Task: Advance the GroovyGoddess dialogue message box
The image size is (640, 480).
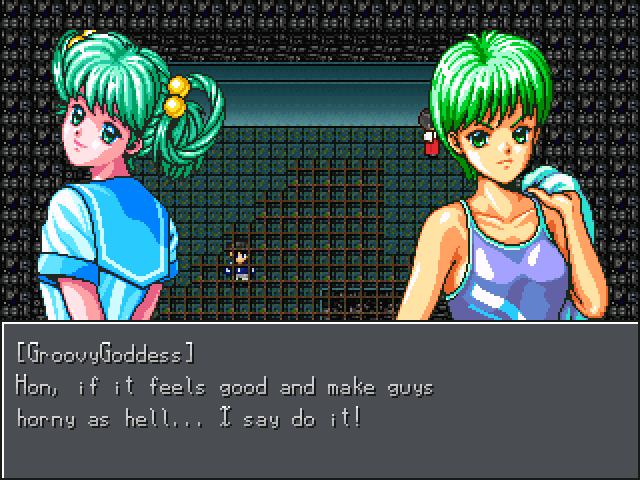Action: 320,400
